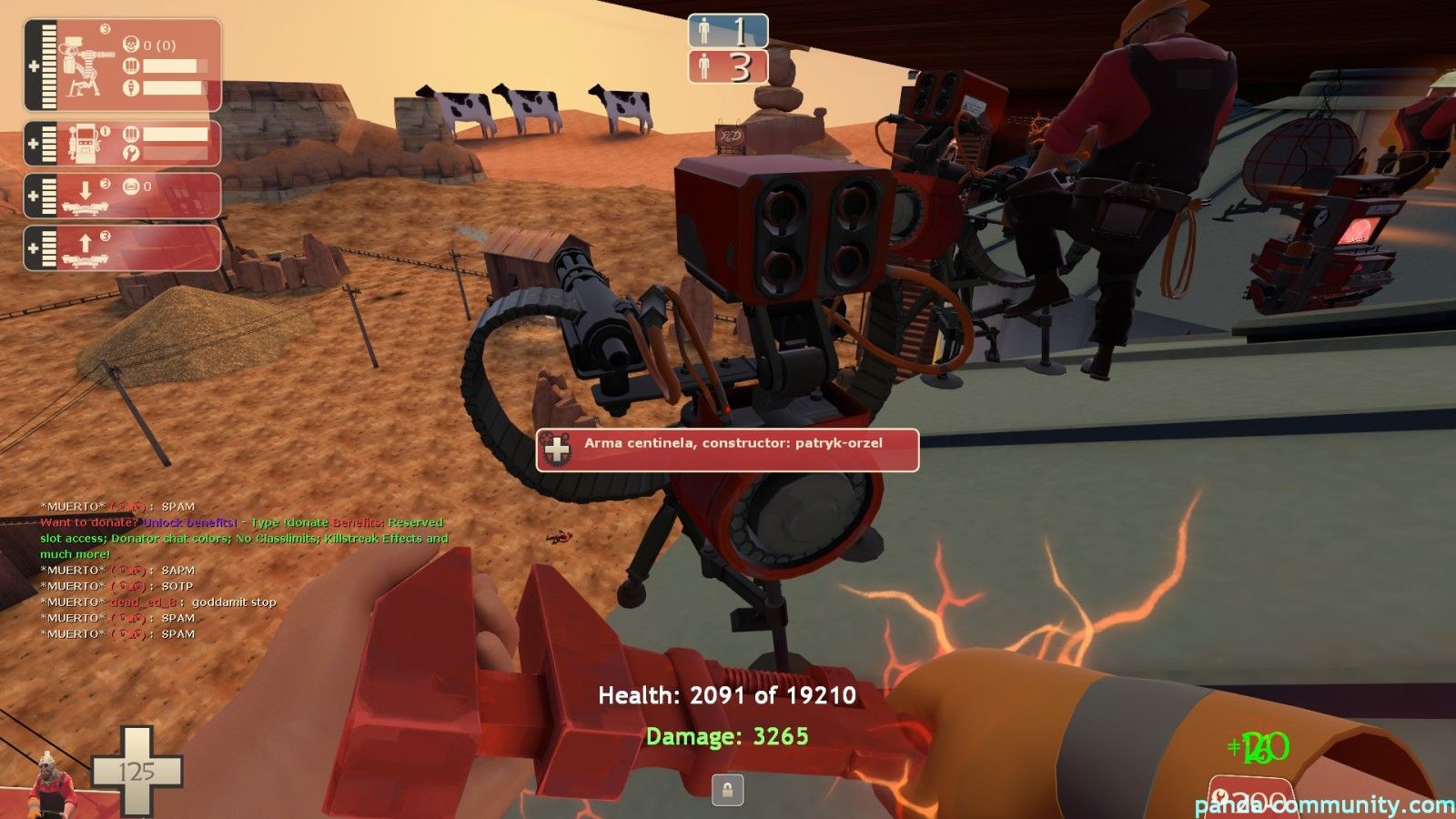This screenshot has height=819, width=1456.
Task: Click the skull kill counter on the sentry panel
Action: click(x=131, y=45)
